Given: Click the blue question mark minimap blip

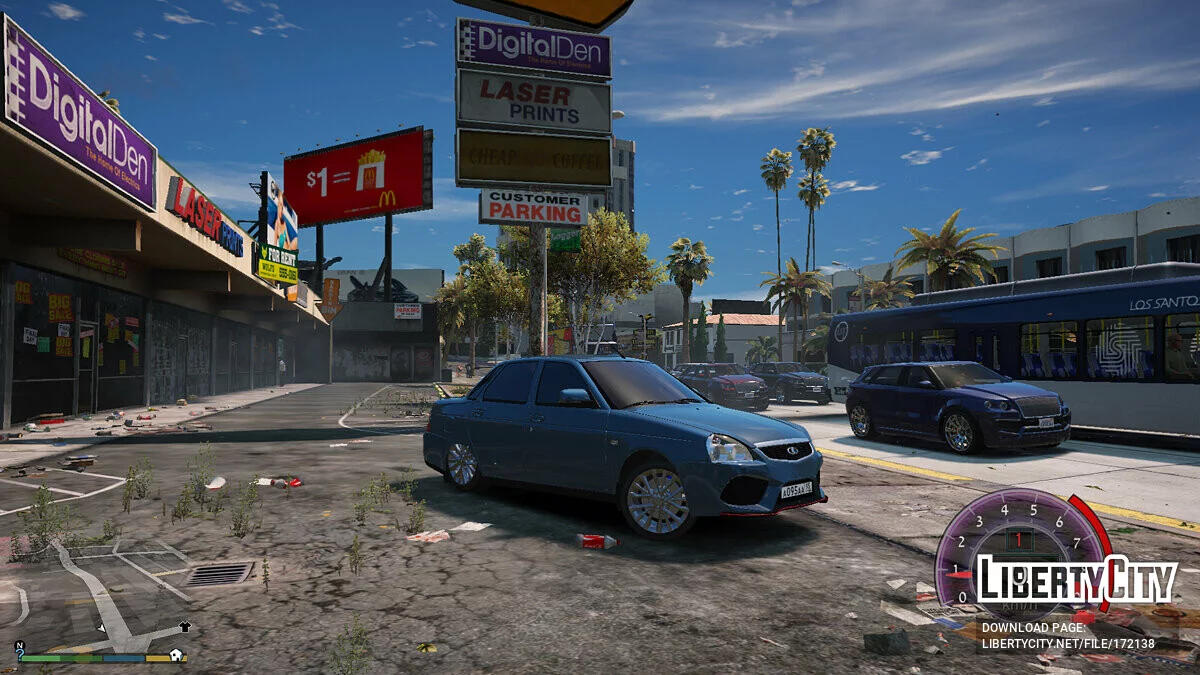Looking at the screenshot, I should [20, 655].
